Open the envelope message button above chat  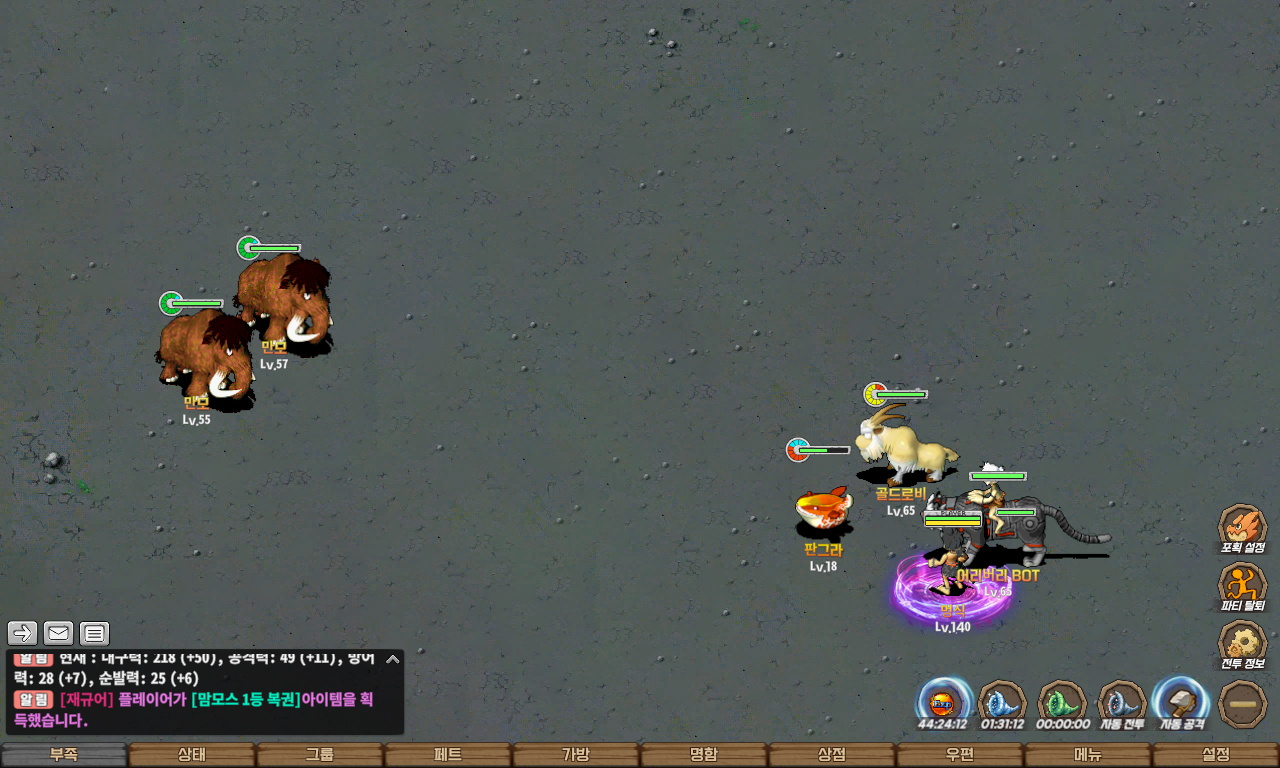click(59, 633)
